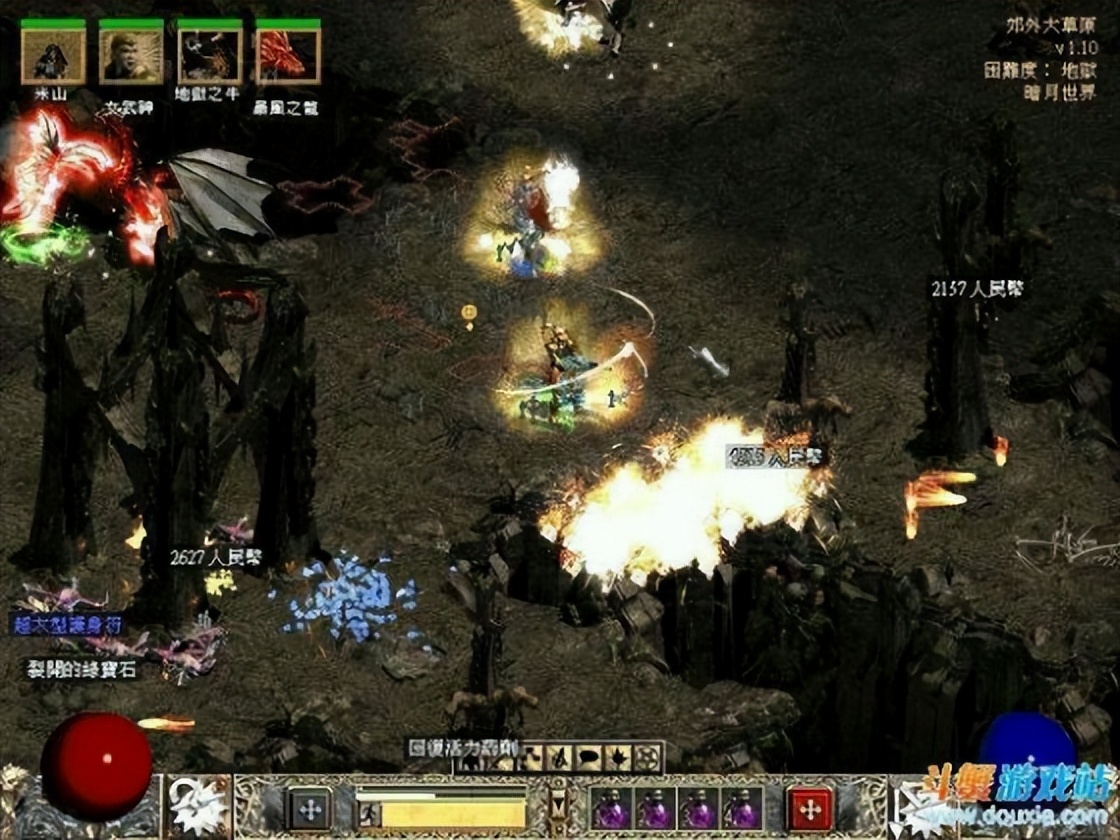This screenshot has height=840, width=1120.
Task: Click the 地獄之牛 summon portrait
Action: point(209,56)
